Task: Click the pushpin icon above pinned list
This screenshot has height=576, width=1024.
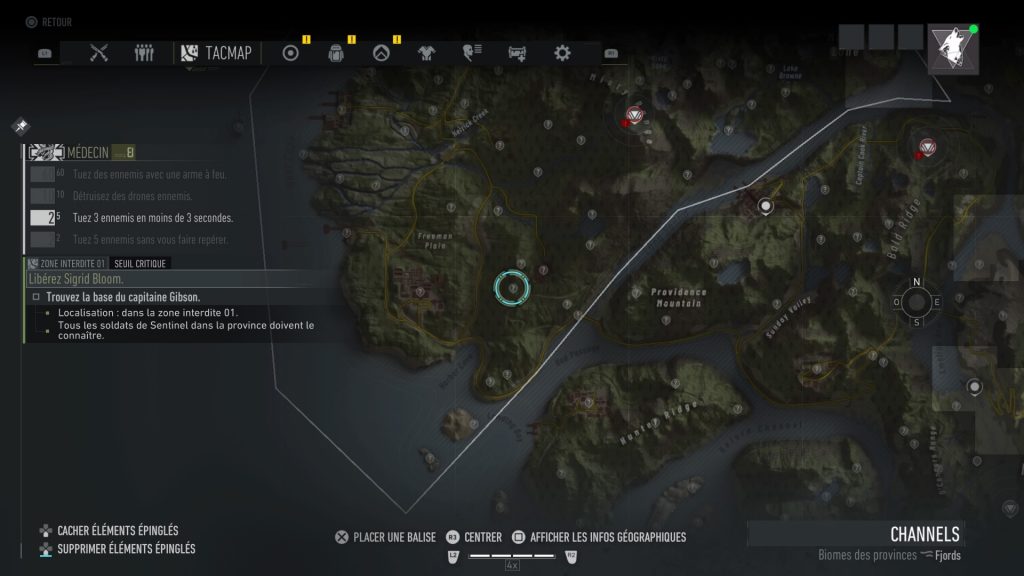Action: coord(21,126)
